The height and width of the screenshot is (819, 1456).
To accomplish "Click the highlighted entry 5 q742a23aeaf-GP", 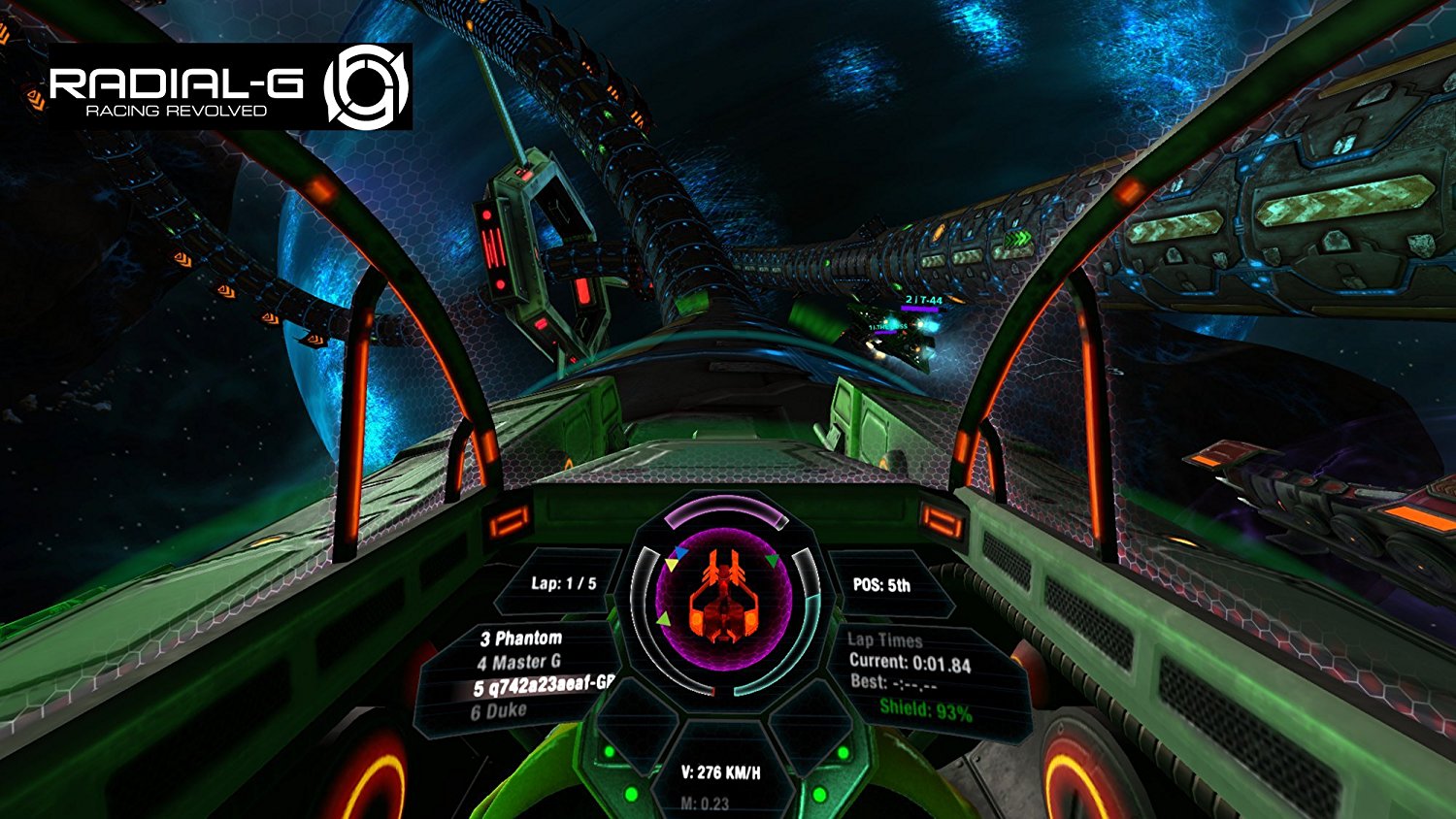I will click(542, 687).
